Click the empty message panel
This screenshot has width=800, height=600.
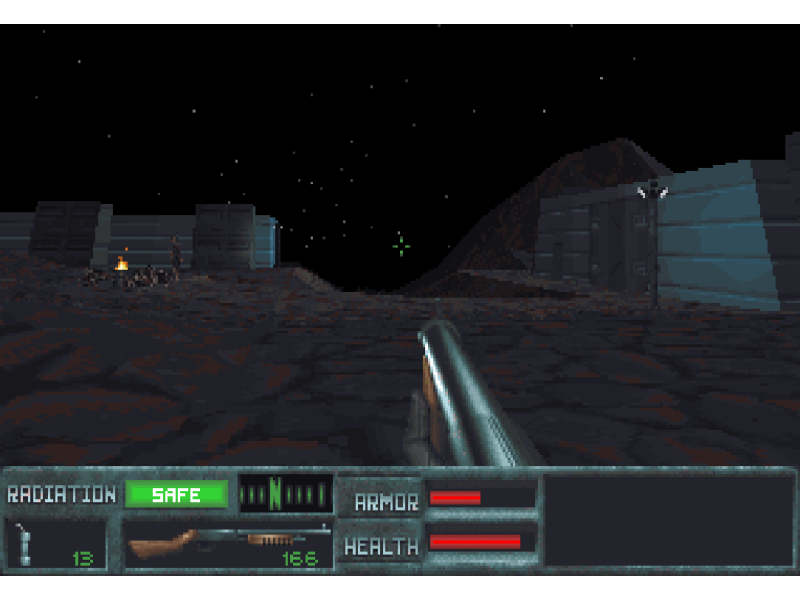pos(668,521)
